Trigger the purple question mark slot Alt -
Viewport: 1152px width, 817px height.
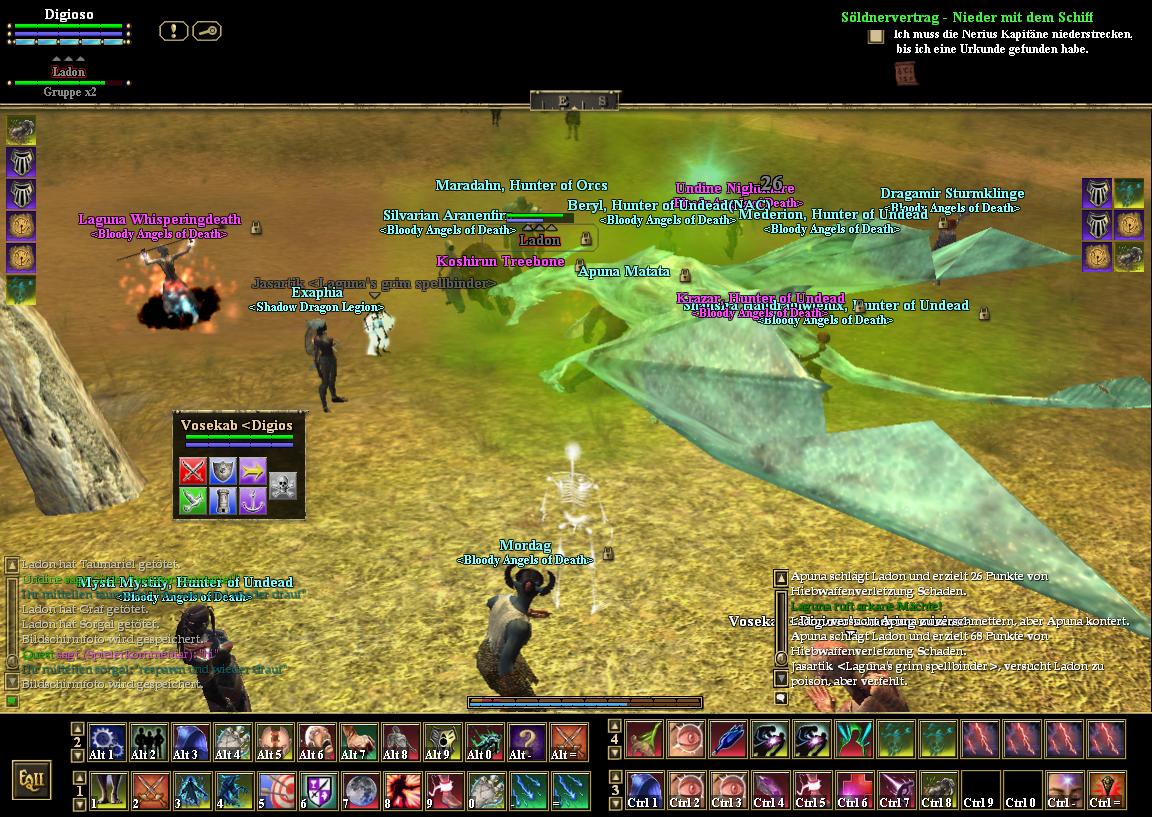[x=526, y=742]
